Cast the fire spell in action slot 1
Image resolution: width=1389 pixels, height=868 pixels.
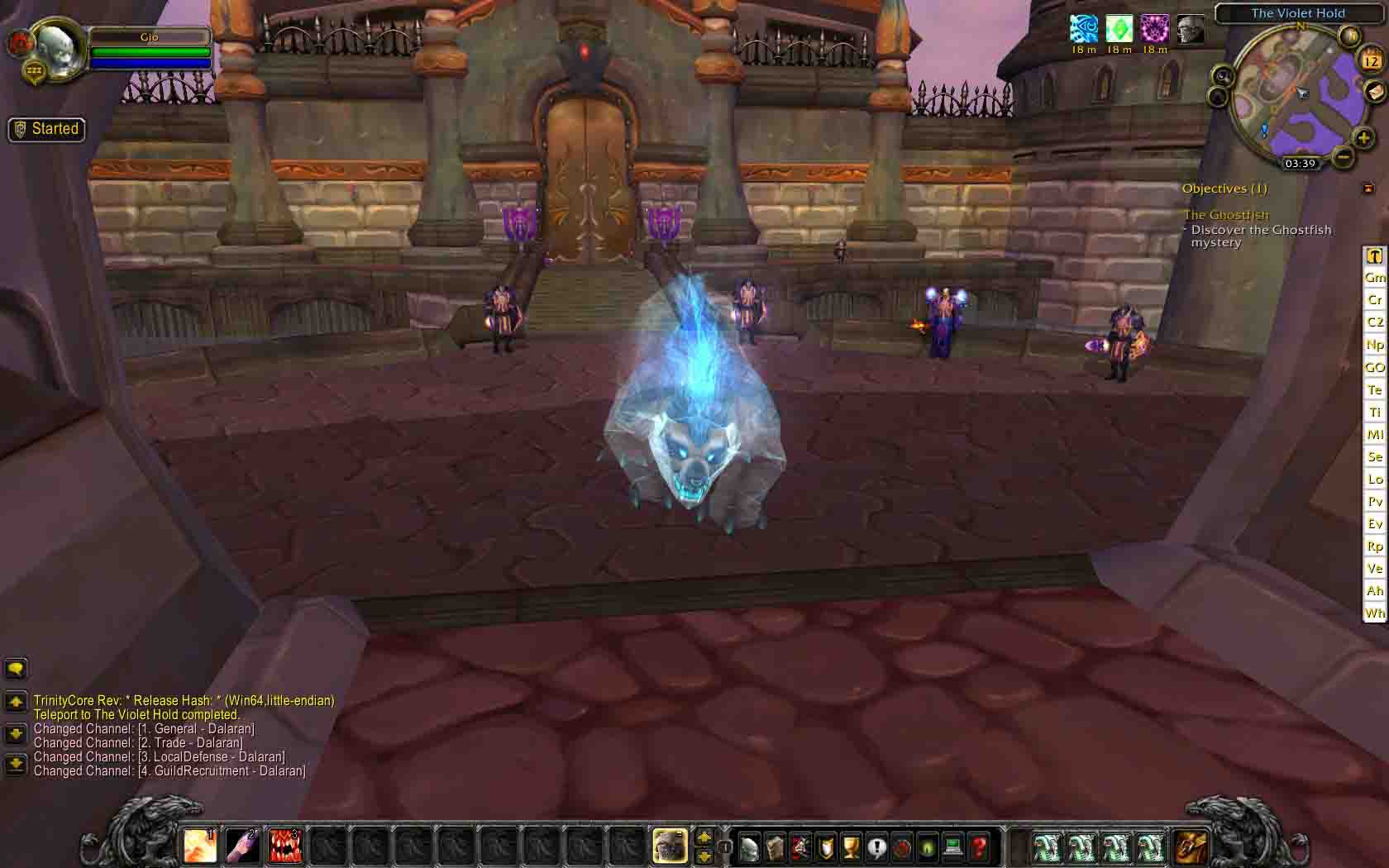point(201,845)
